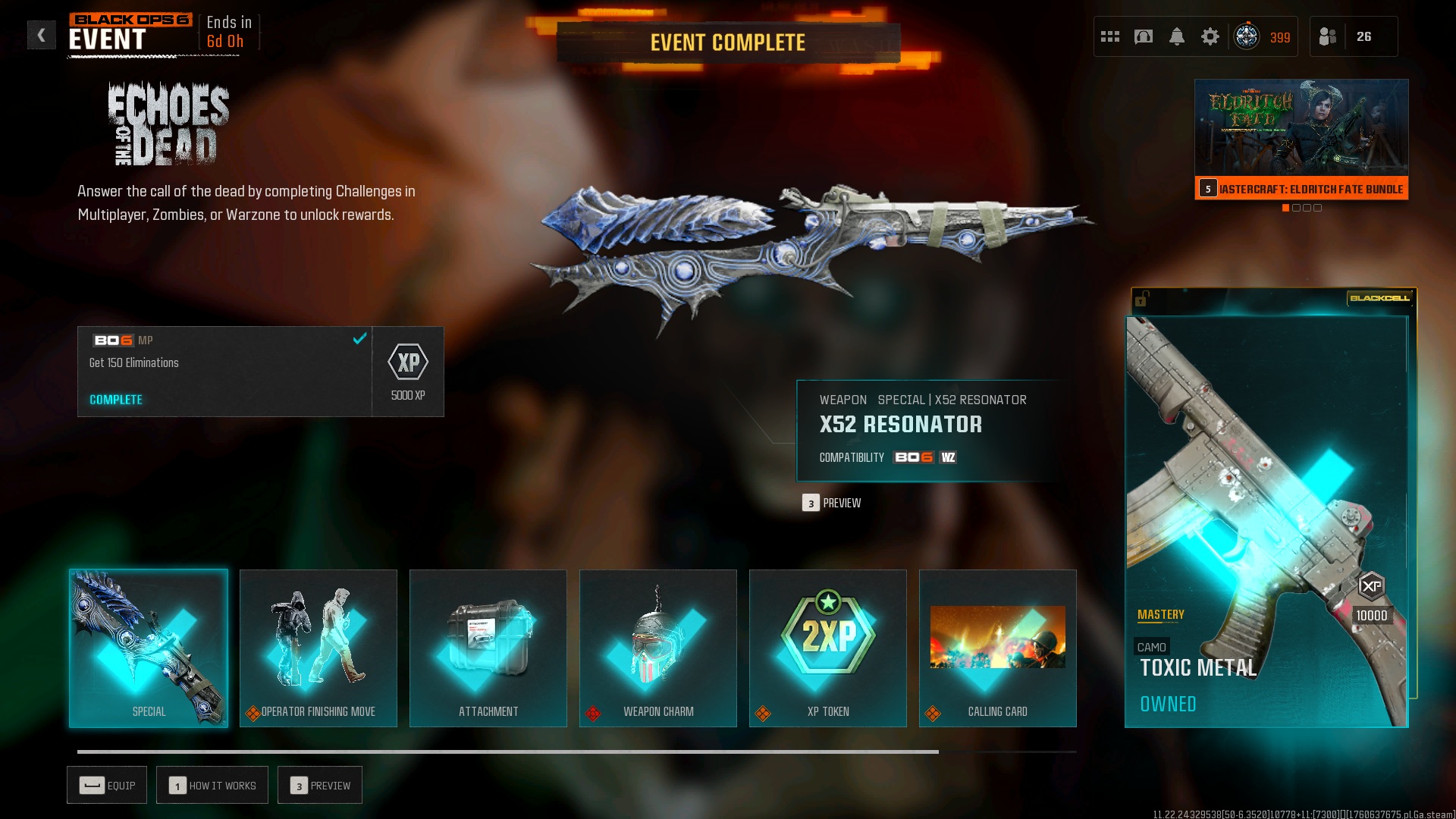Select the Get 150 Eliminations challenge

point(224,372)
